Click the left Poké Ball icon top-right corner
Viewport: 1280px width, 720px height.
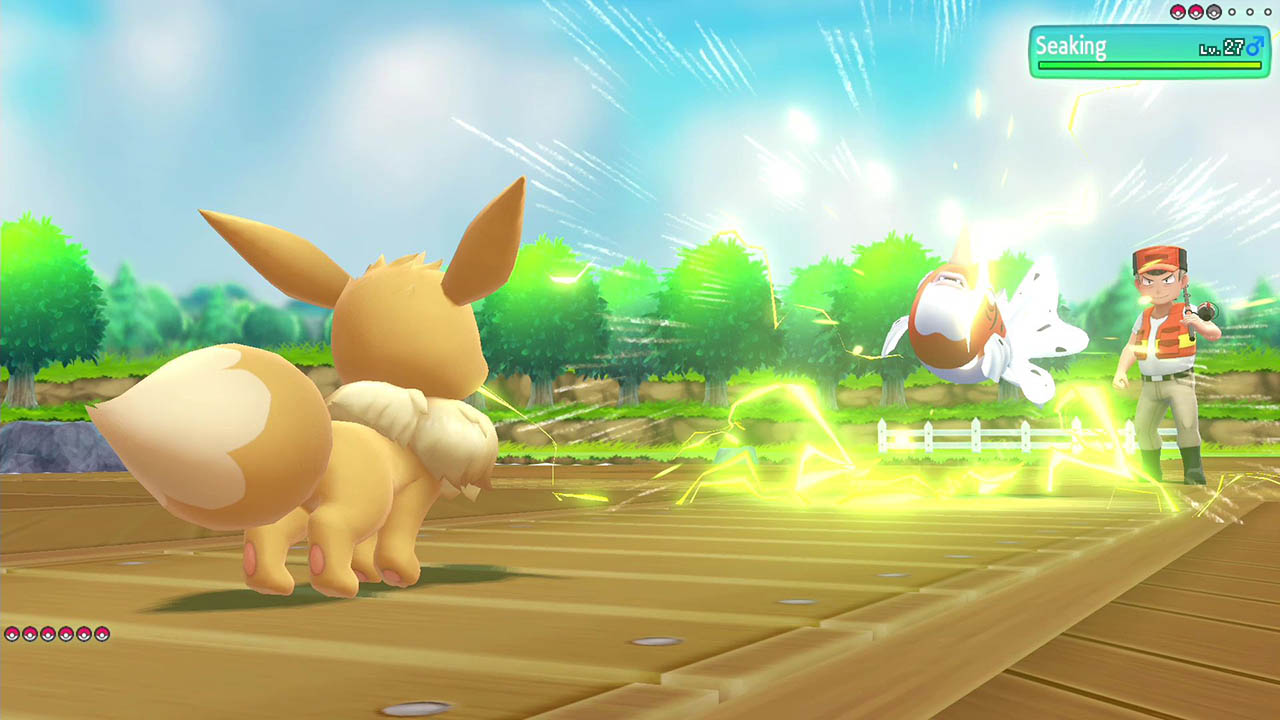(x=1179, y=13)
